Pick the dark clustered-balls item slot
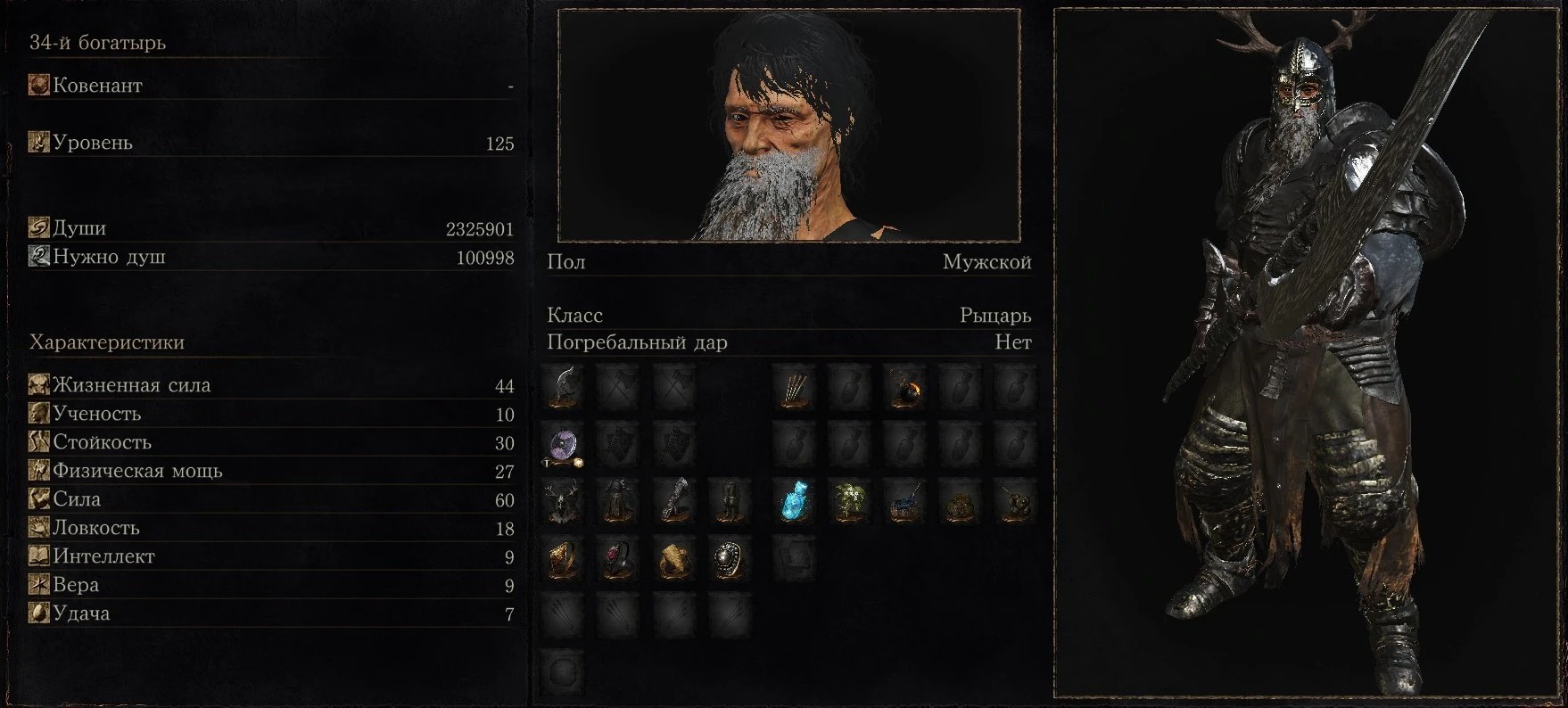Image resolution: width=1568 pixels, height=708 pixels. (x=1015, y=501)
